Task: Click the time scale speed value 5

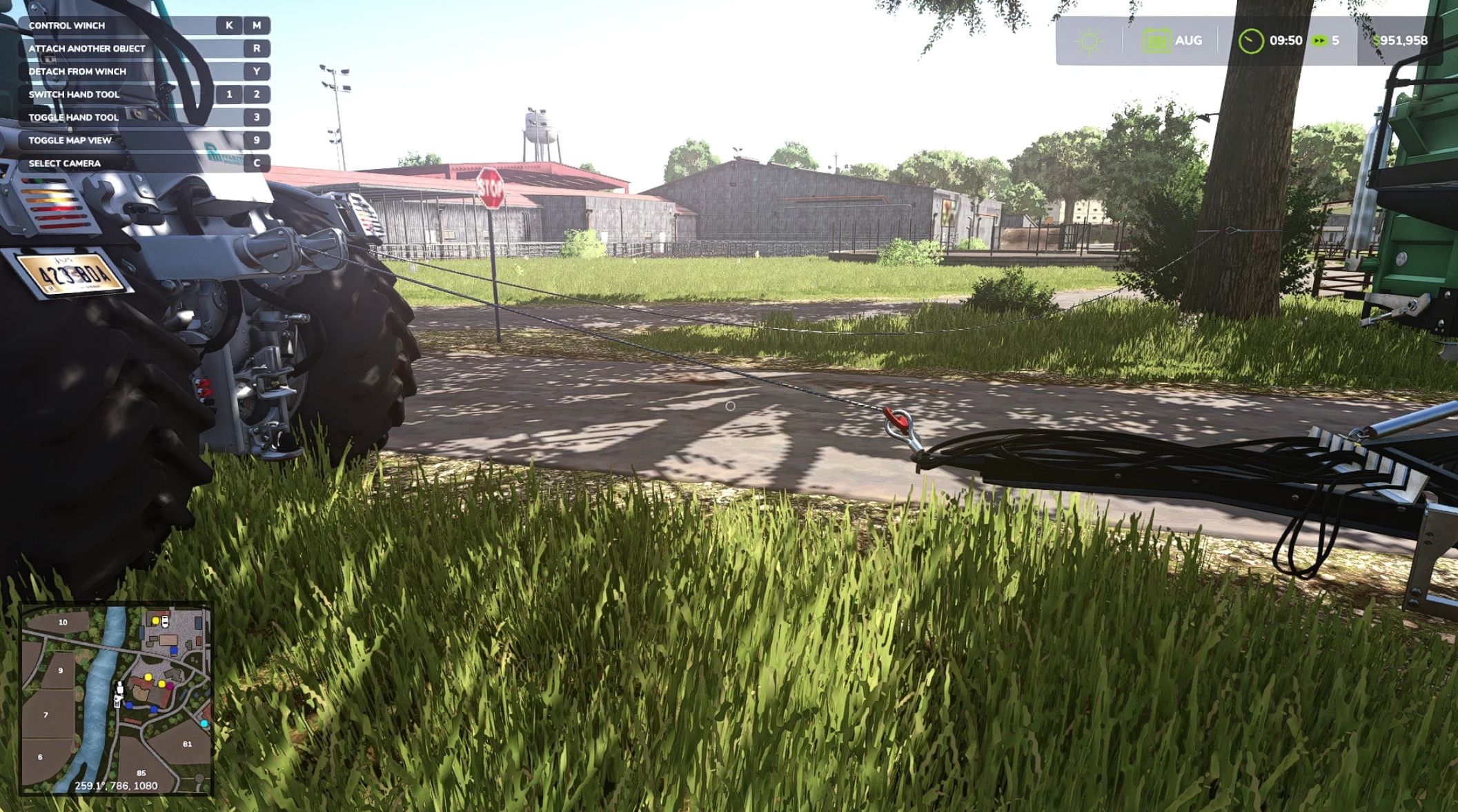Action: (x=1337, y=41)
